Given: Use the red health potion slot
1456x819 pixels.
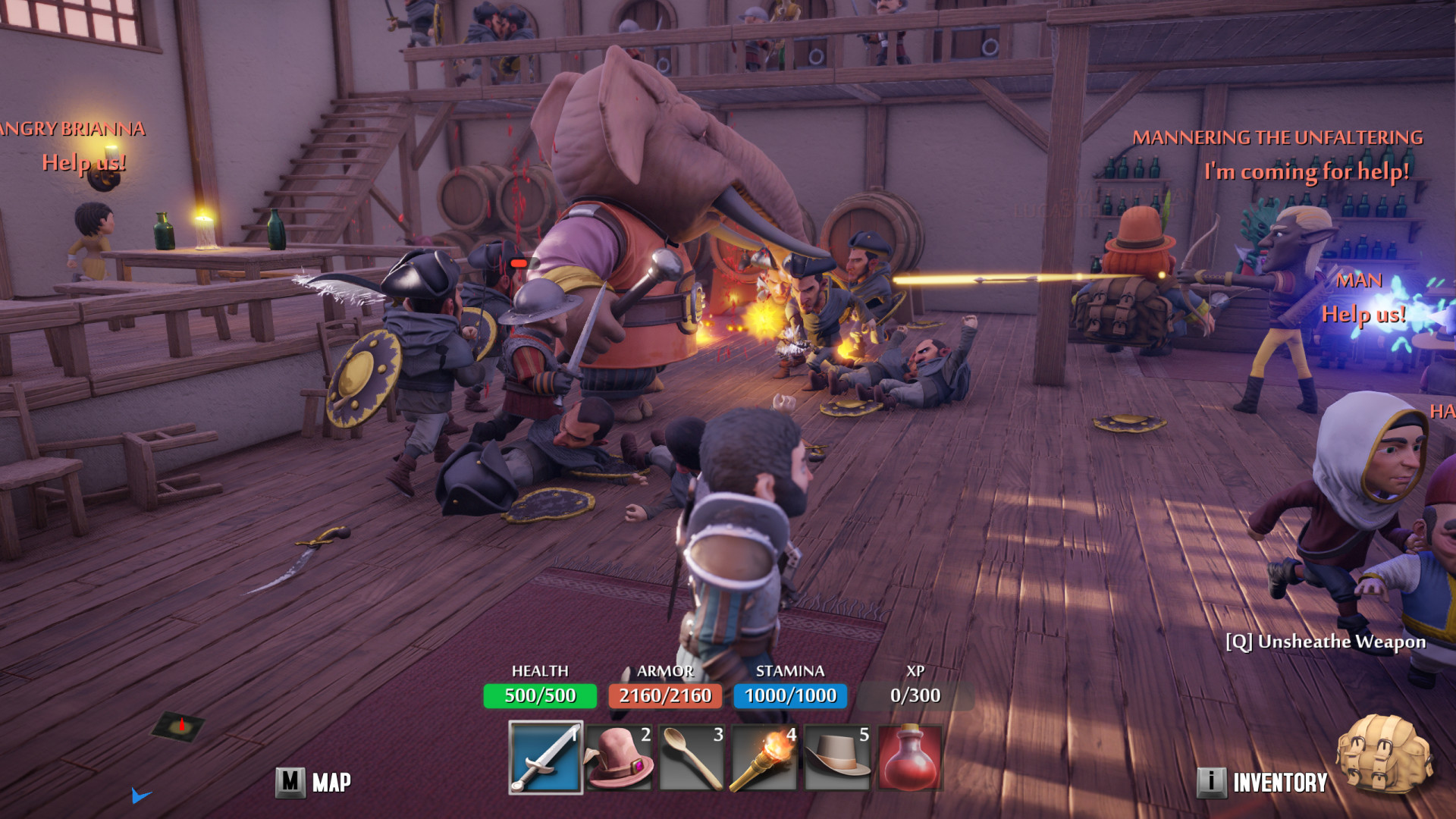Looking at the screenshot, I should tap(909, 758).
